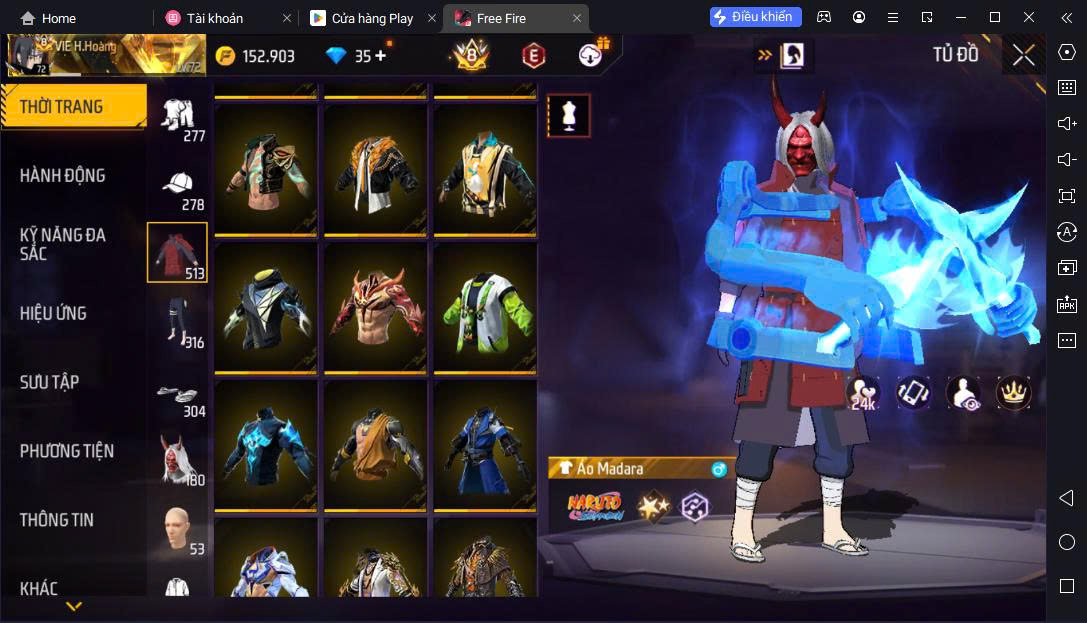Click the mannequin preview icon
Viewport: 1087px width, 623px height.
tap(568, 116)
